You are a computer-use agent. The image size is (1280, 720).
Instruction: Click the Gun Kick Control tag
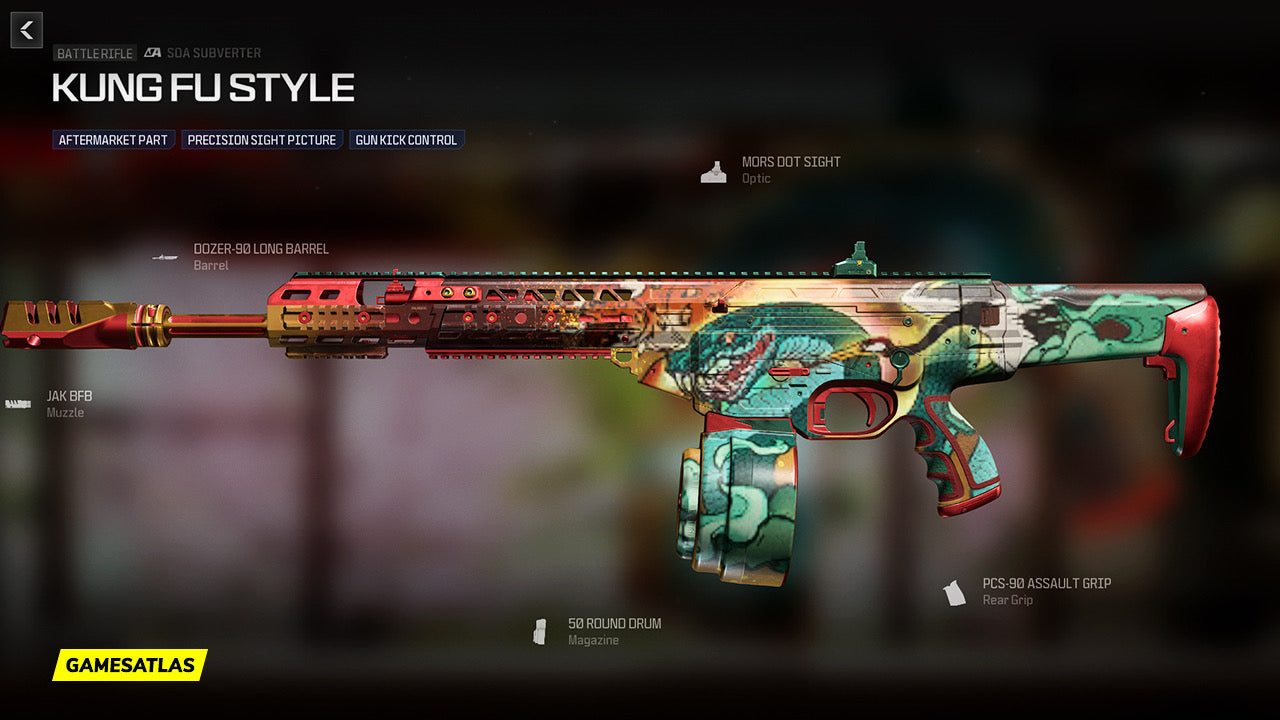point(406,140)
